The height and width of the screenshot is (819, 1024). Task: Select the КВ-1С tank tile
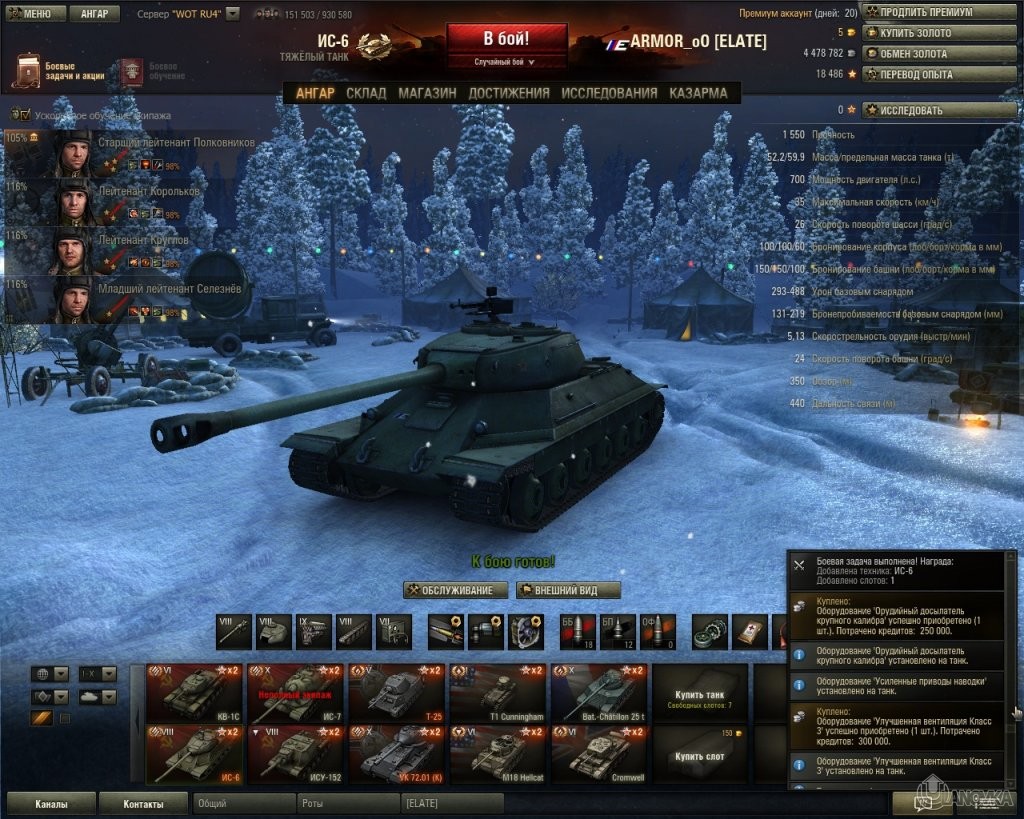(x=194, y=693)
